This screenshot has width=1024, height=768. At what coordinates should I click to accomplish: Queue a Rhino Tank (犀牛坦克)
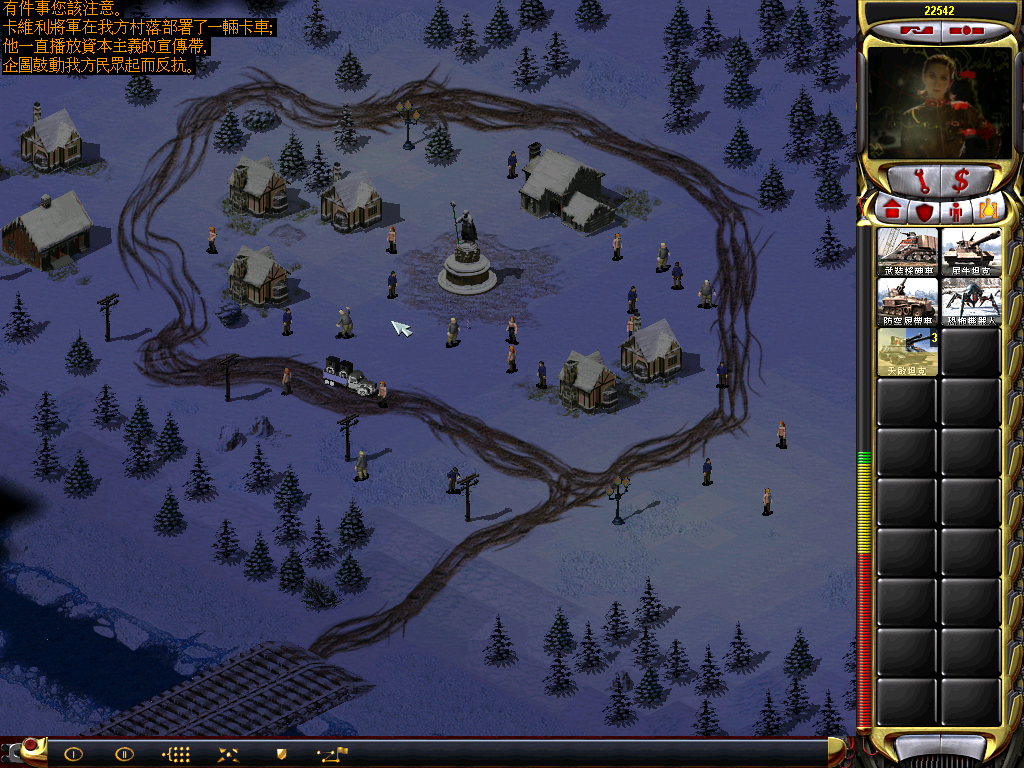coord(970,253)
